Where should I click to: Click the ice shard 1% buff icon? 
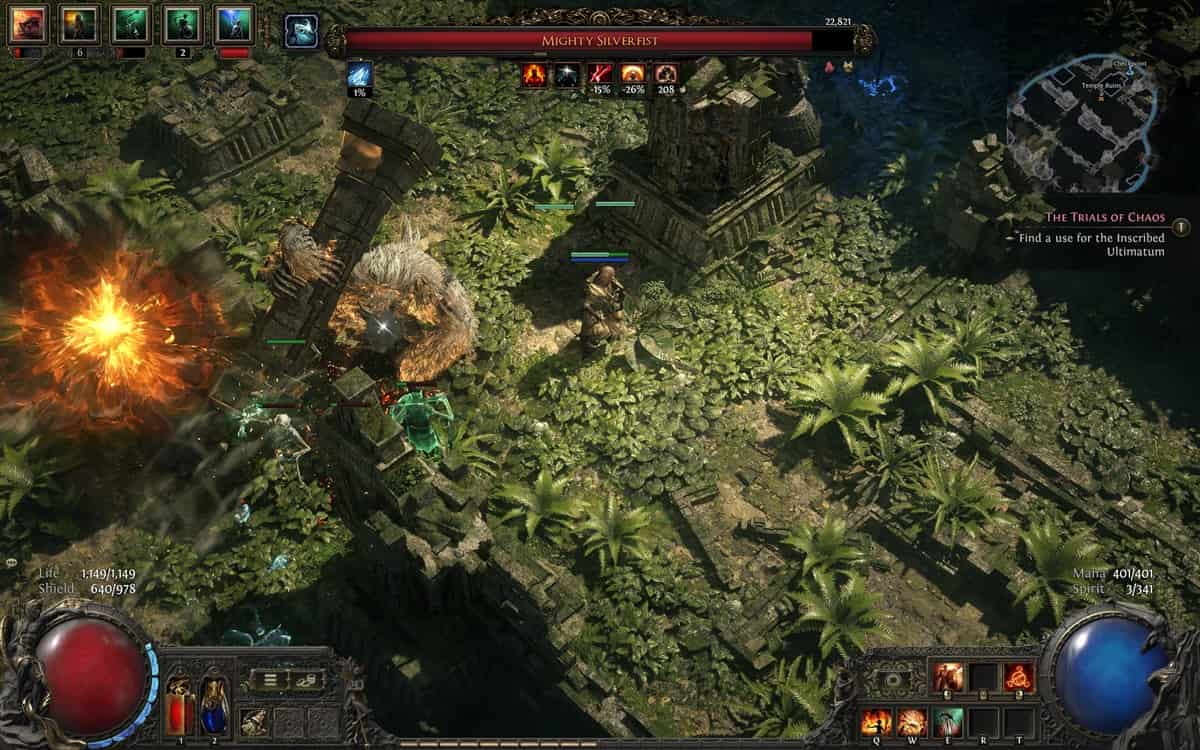[x=360, y=76]
